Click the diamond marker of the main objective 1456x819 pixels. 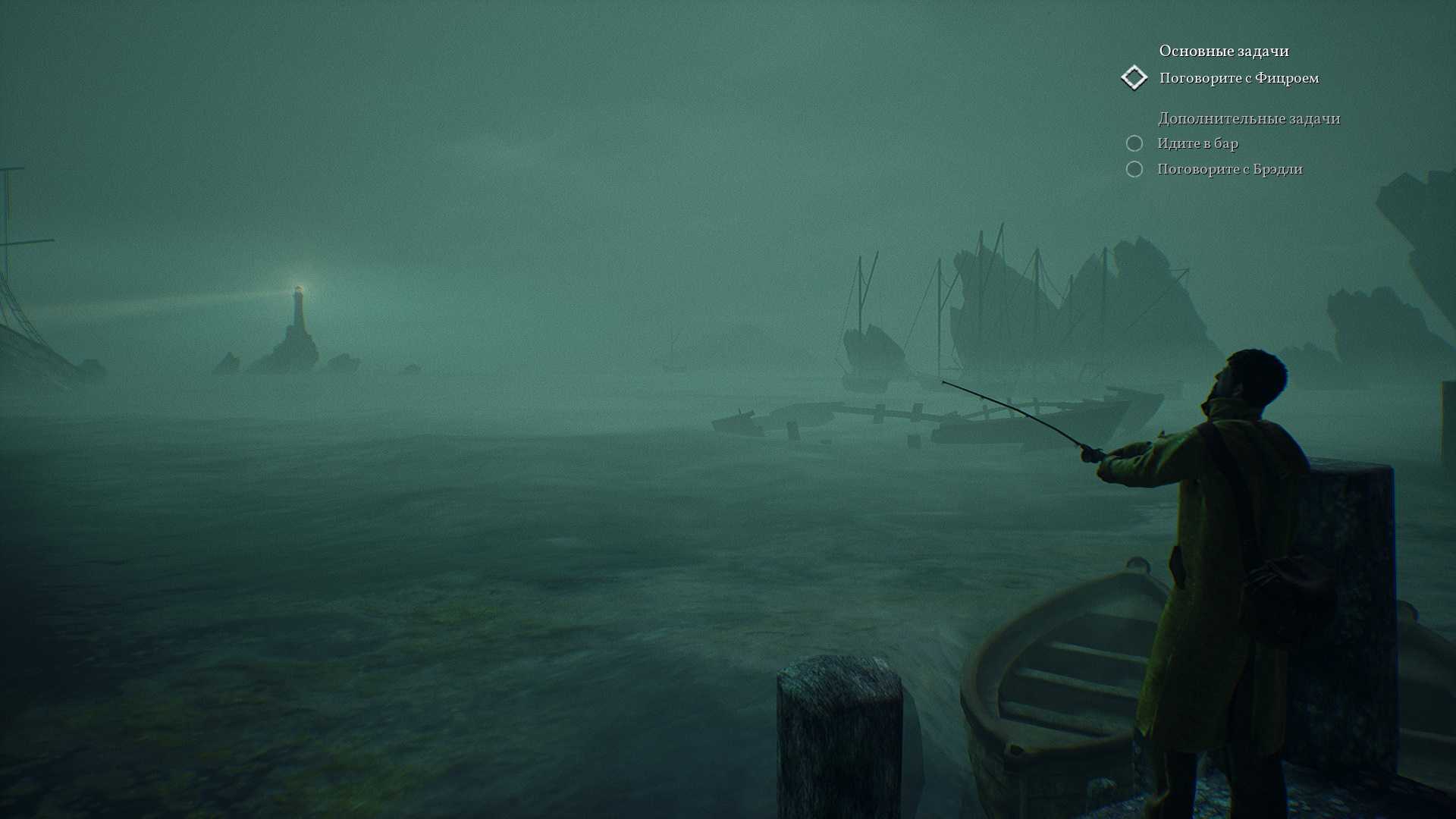point(1134,77)
